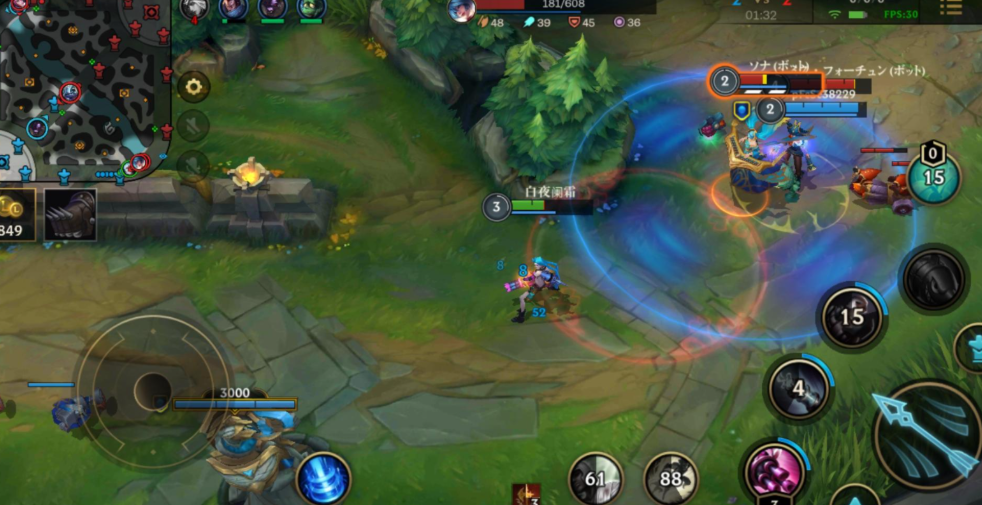Image resolution: width=982 pixels, height=505 pixels.
Task: Buy the suggested spiked gauntlet item
Action: pos(70,214)
